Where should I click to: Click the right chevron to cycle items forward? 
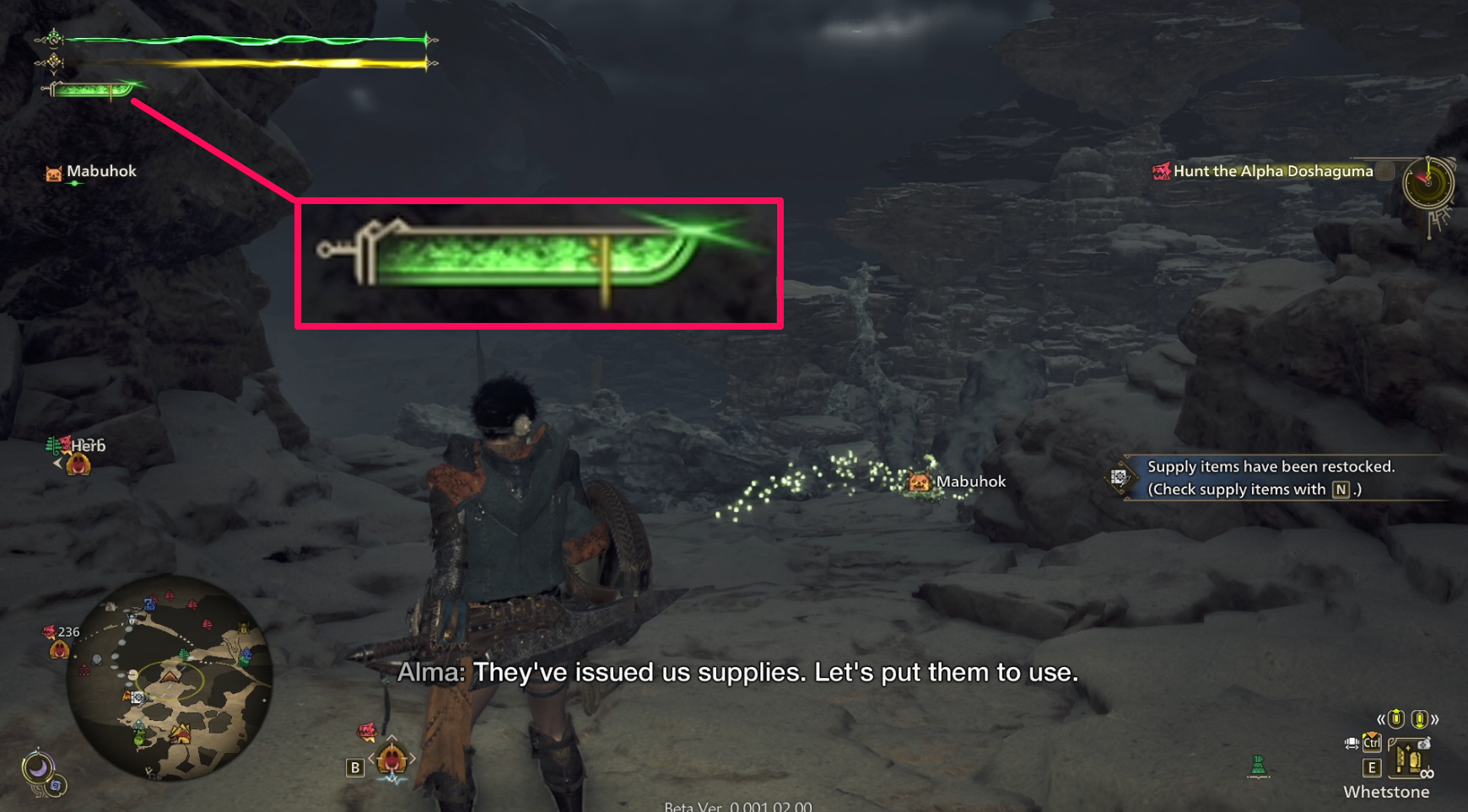[1436, 719]
